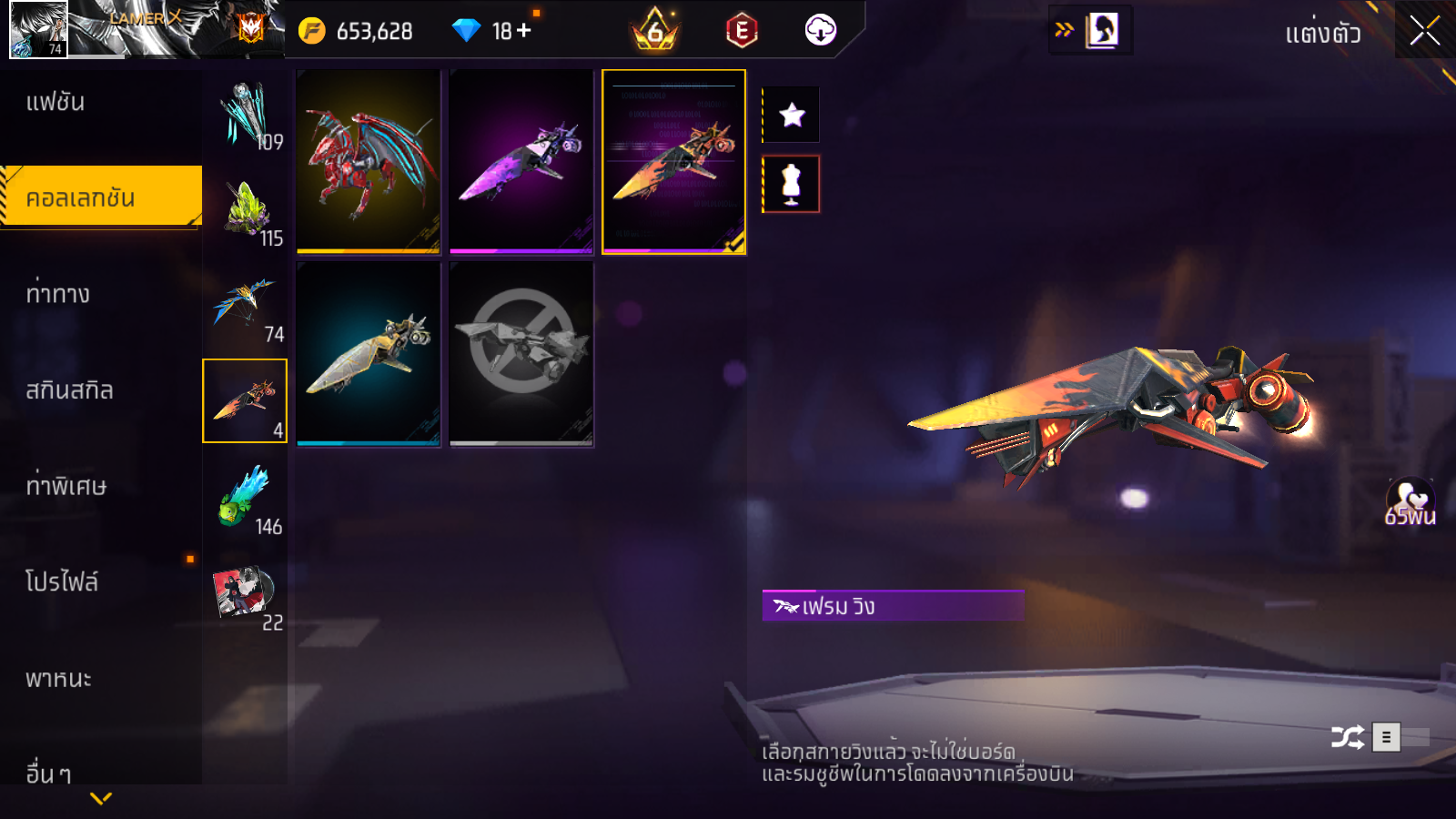Switch to the ท่าทาง emotes tab
1456x819 pixels.
coord(58,294)
